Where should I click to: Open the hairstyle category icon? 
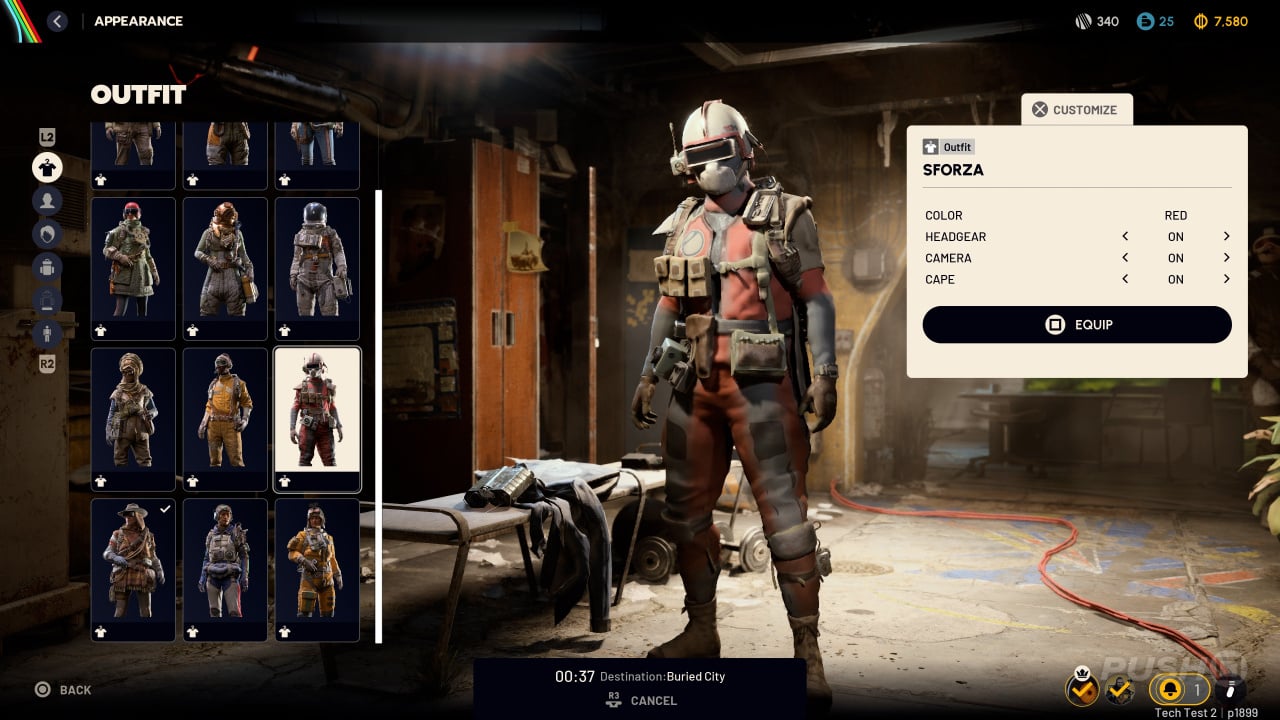[47, 234]
